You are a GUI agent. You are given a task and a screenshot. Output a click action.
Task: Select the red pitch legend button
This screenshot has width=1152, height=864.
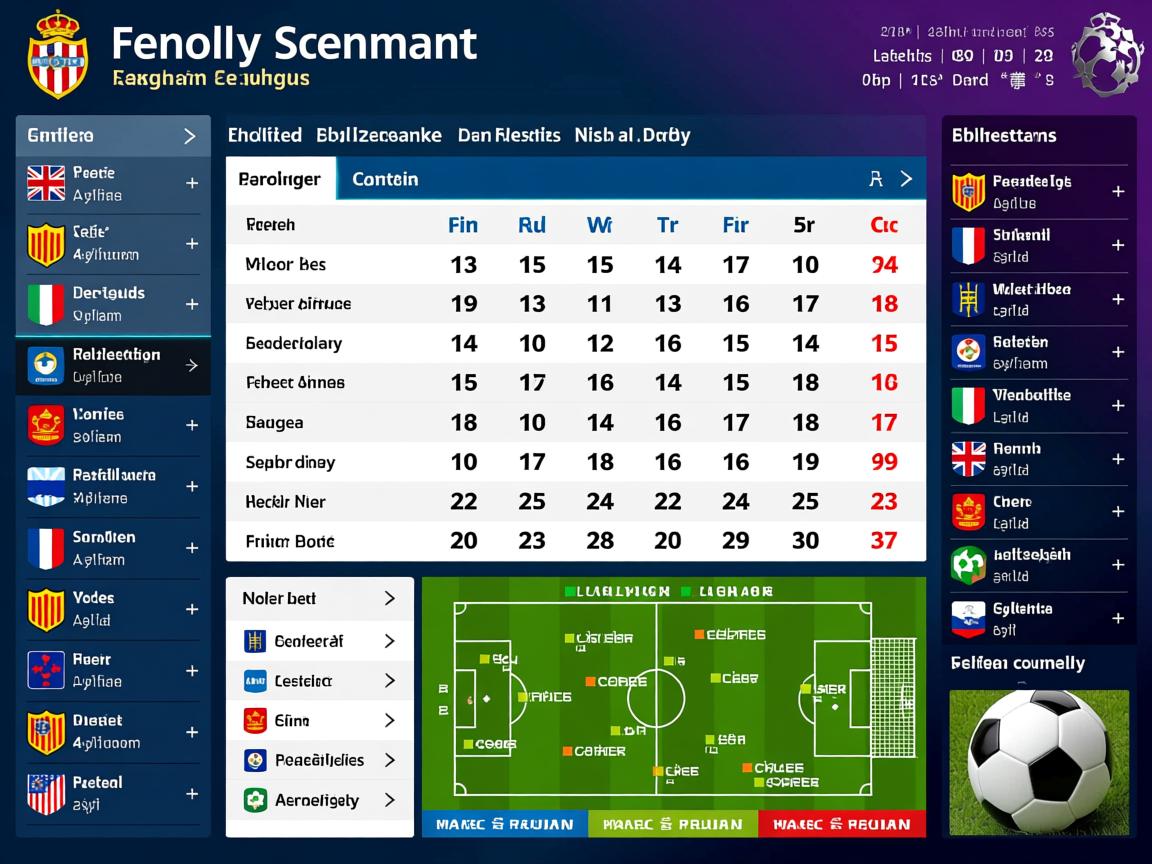pyautogui.click(x=841, y=824)
